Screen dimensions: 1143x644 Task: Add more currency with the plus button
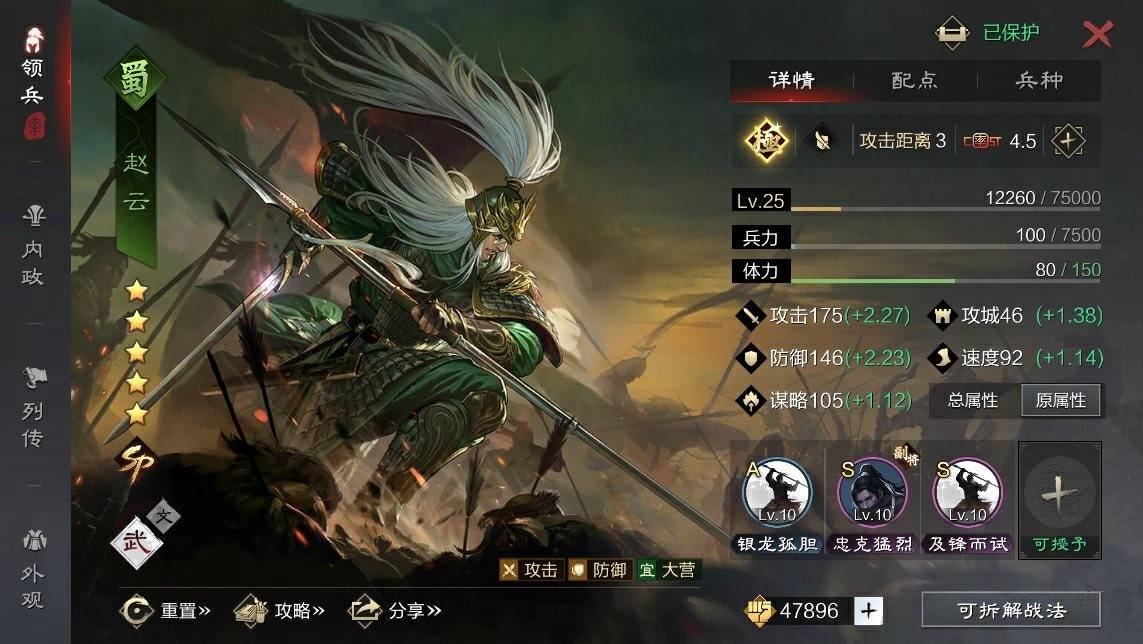[x=869, y=610]
